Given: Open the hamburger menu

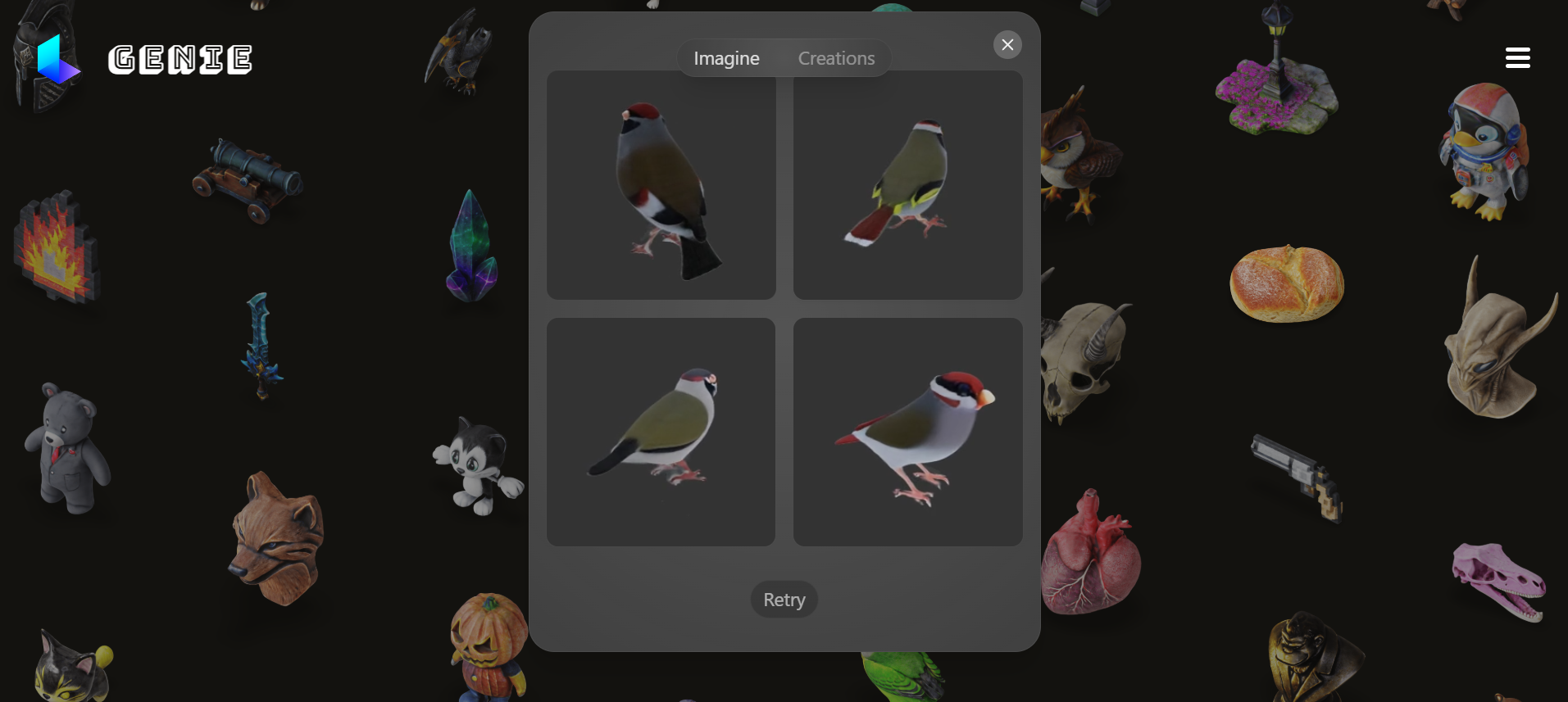Looking at the screenshot, I should tap(1517, 57).
